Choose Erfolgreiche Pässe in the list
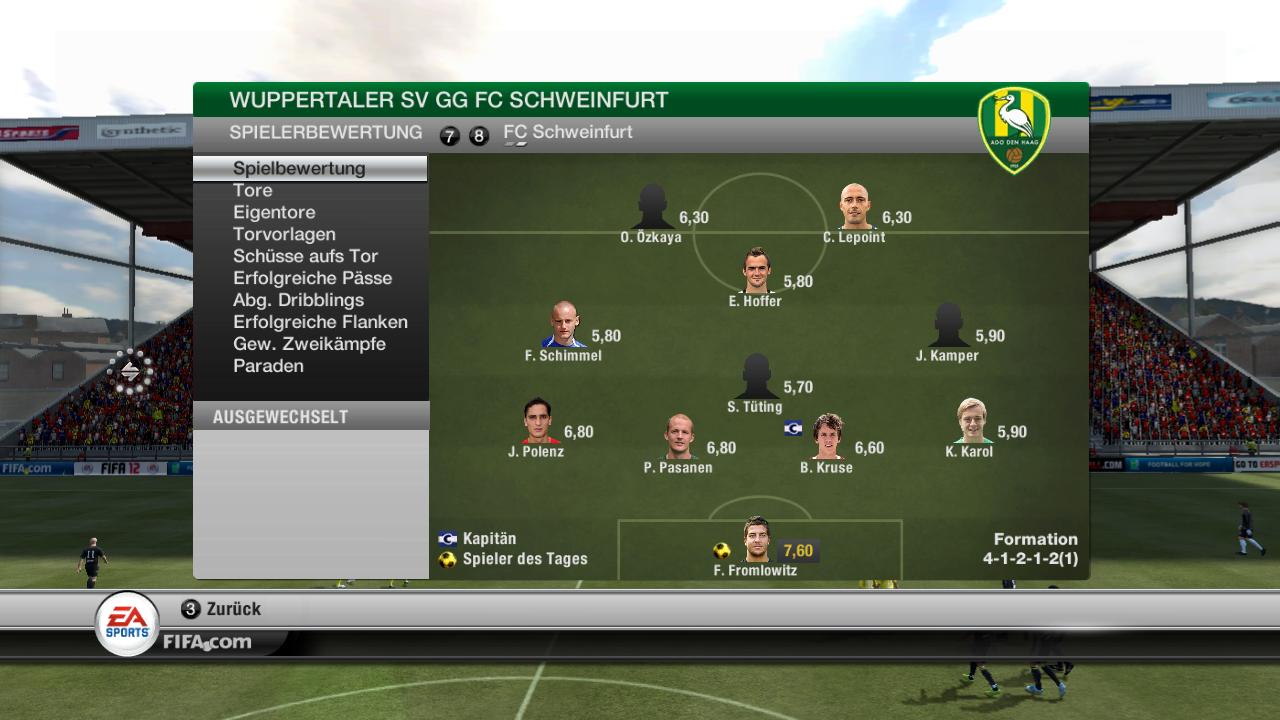The image size is (1280, 720). click(x=312, y=278)
